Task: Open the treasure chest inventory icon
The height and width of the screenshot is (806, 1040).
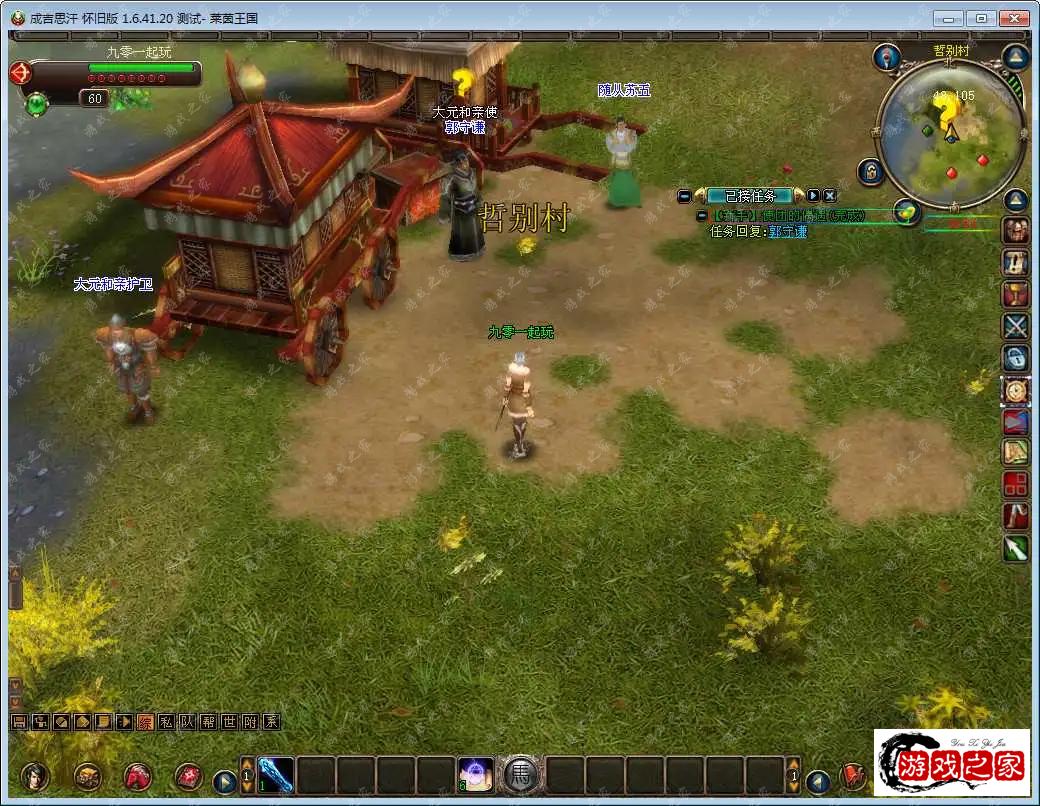Action: (x=87, y=776)
